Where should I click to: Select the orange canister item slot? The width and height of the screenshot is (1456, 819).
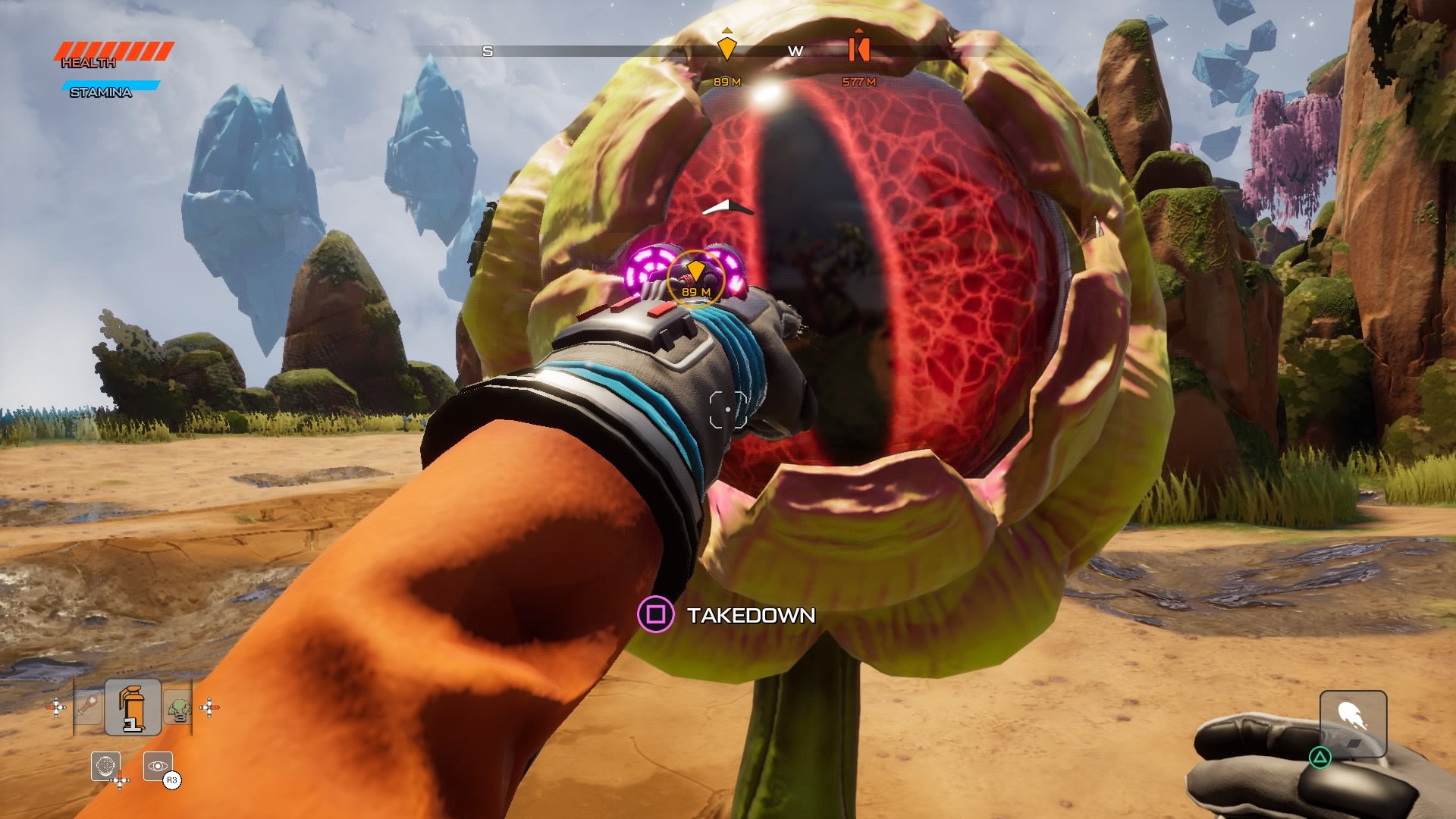133,707
